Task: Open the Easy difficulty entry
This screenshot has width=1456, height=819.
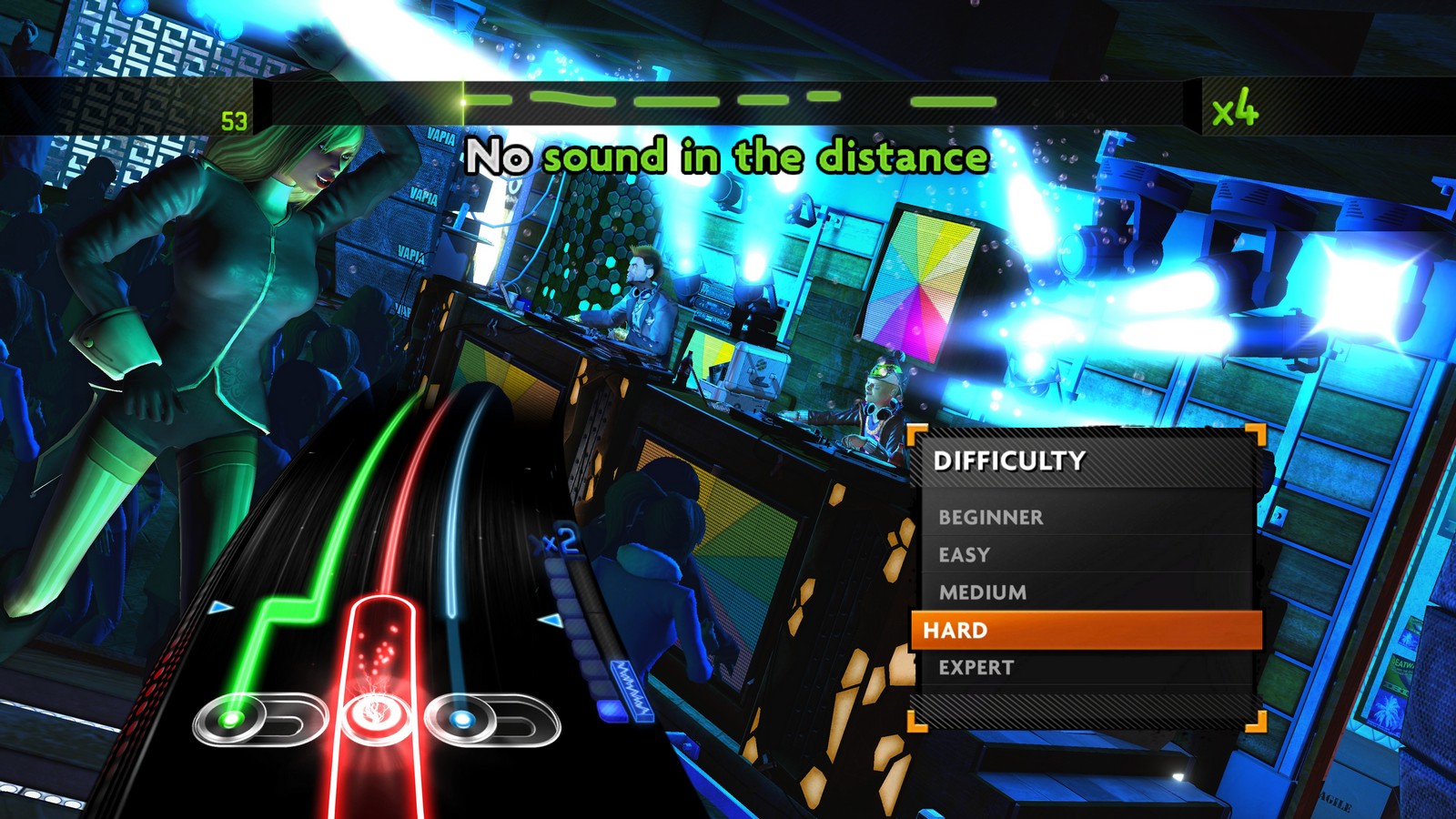Action: click(x=965, y=555)
